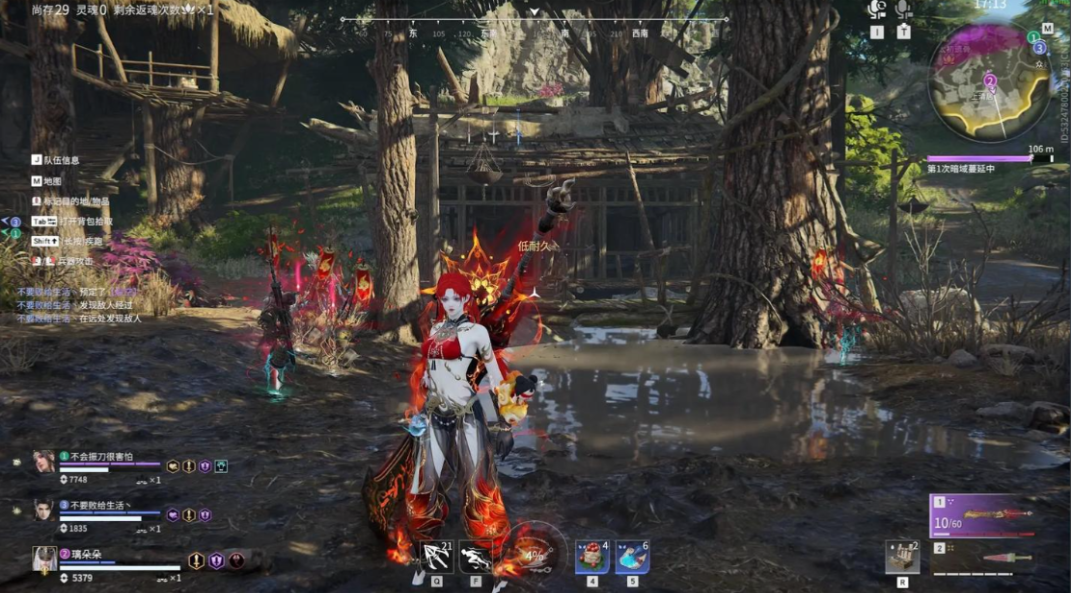Click teammate 不会振刀很害怕's portrait
Screen dimensions: 1071x593
click(44, 462)
